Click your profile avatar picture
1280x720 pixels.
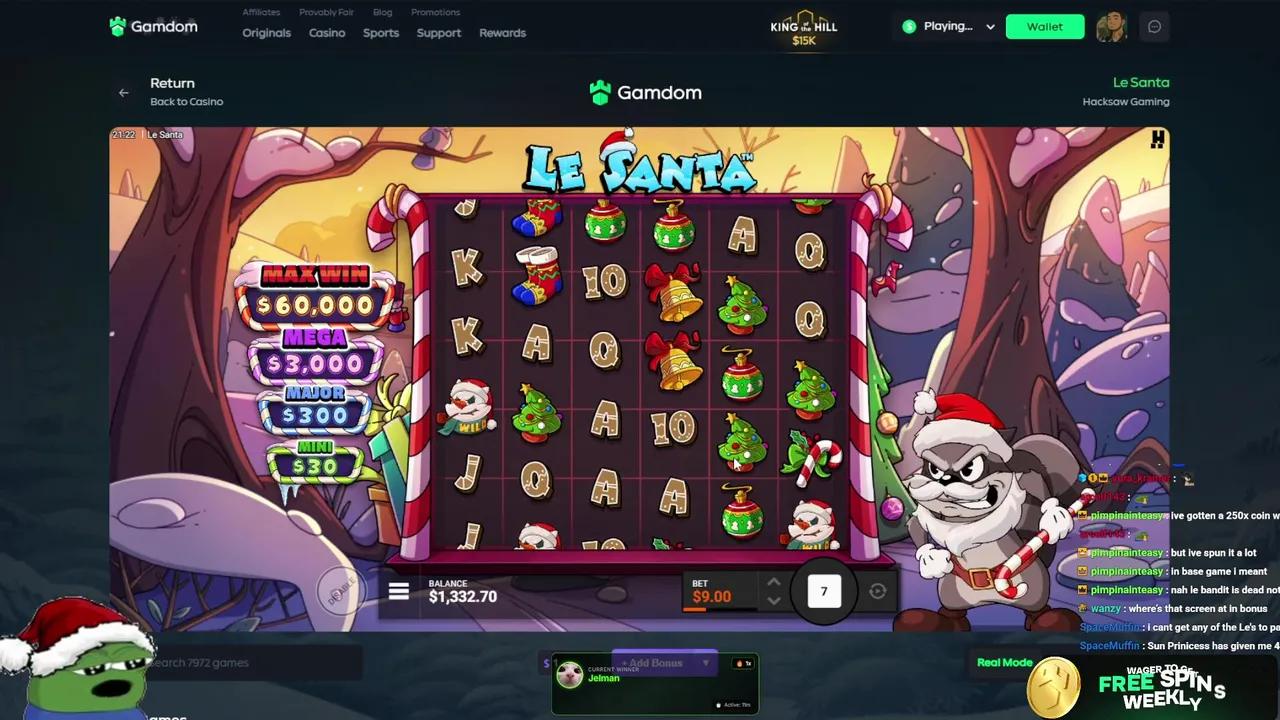tap(1112, 26)
